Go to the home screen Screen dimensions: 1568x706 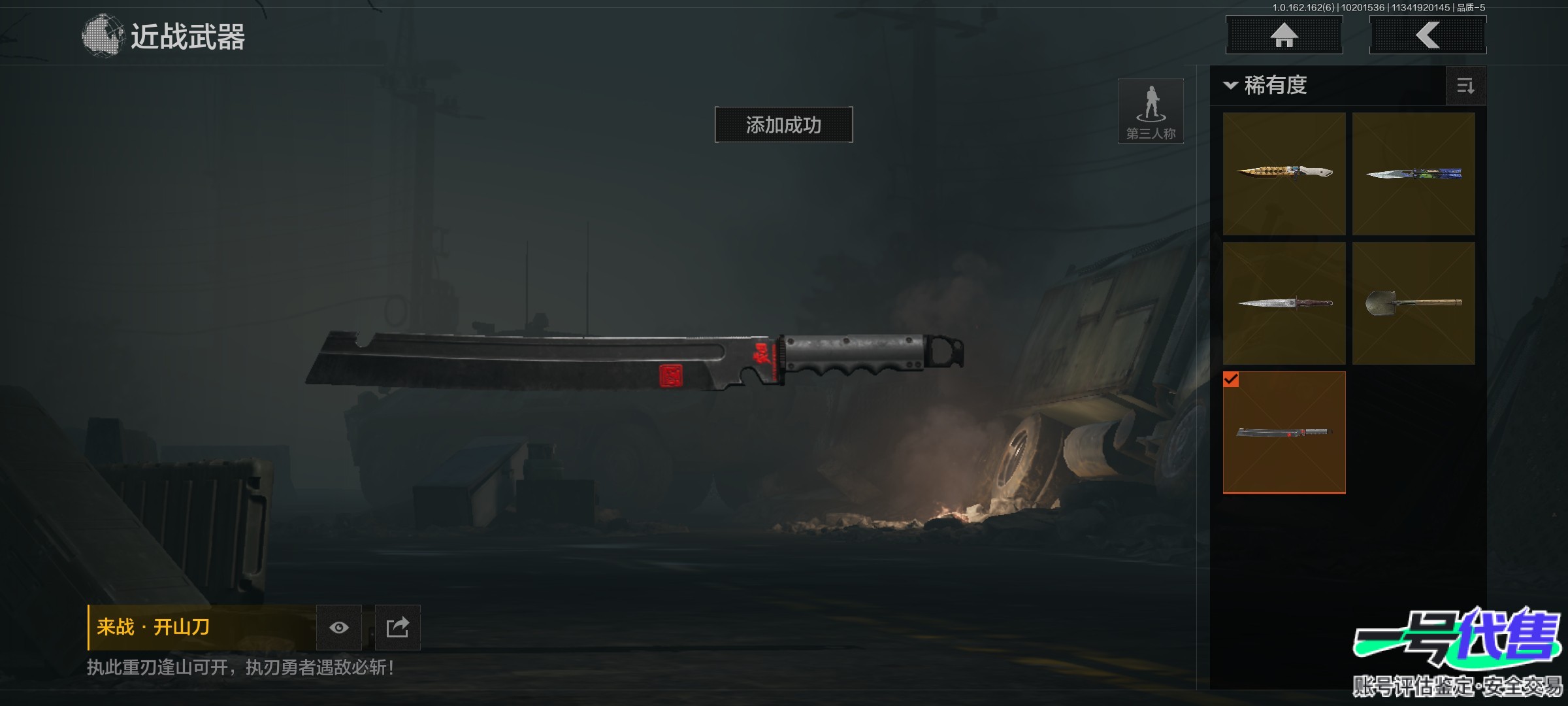1284,35
